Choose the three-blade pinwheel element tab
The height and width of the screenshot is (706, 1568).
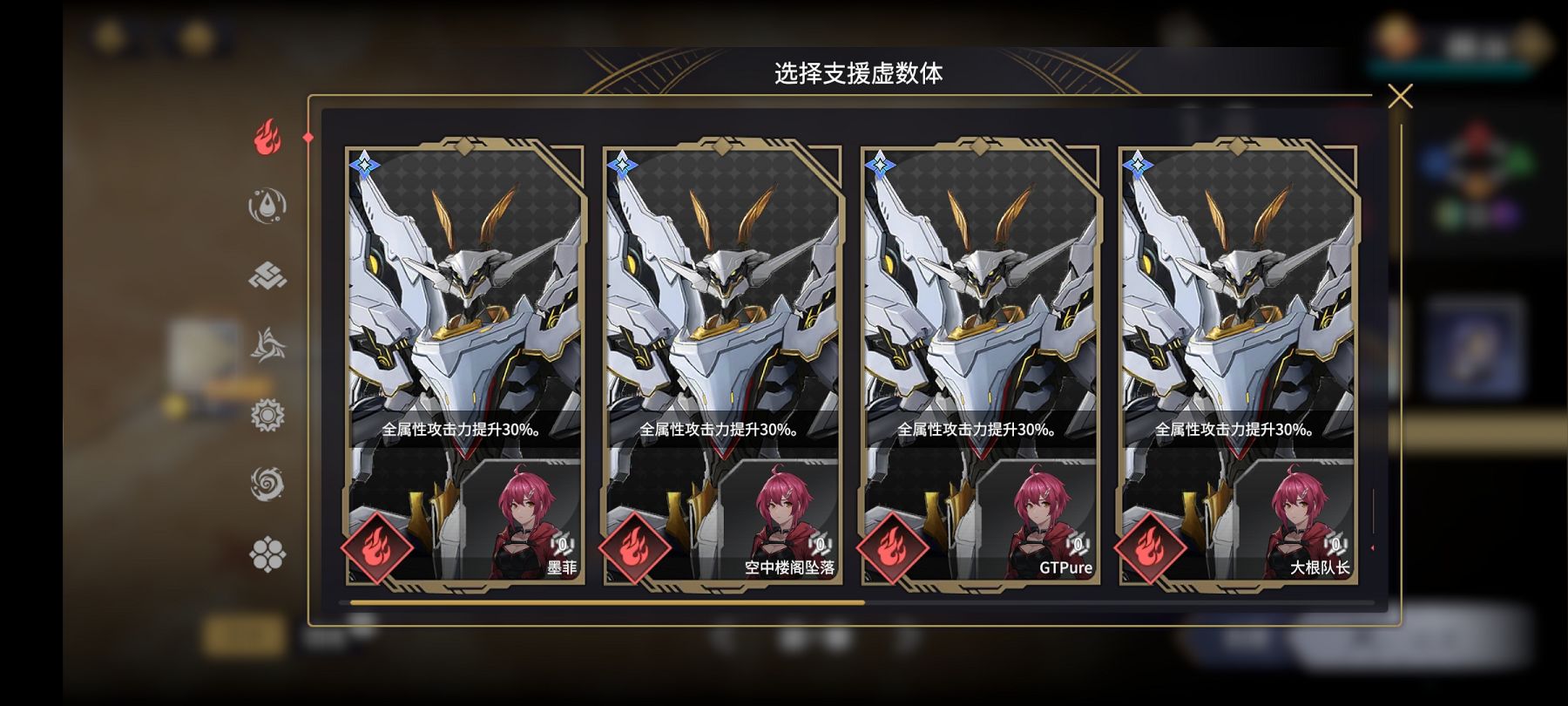tap(267, 345)
